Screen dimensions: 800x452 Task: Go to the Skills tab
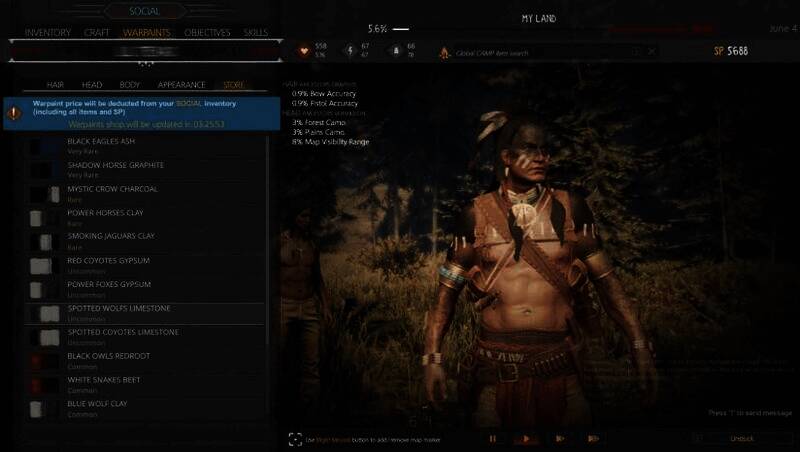[256, 33]
